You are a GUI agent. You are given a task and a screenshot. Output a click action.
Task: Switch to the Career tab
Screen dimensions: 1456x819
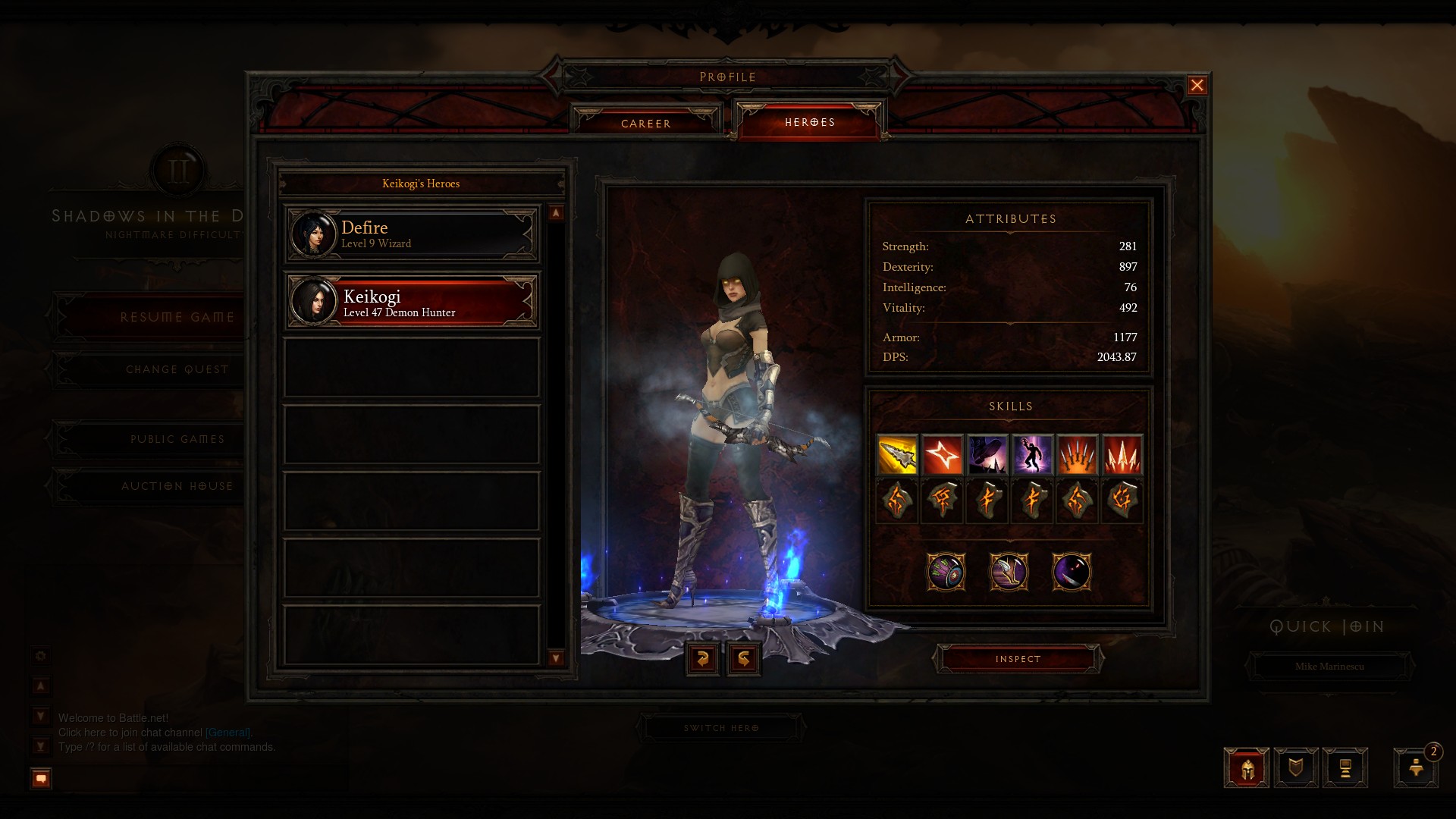point(646,123)
